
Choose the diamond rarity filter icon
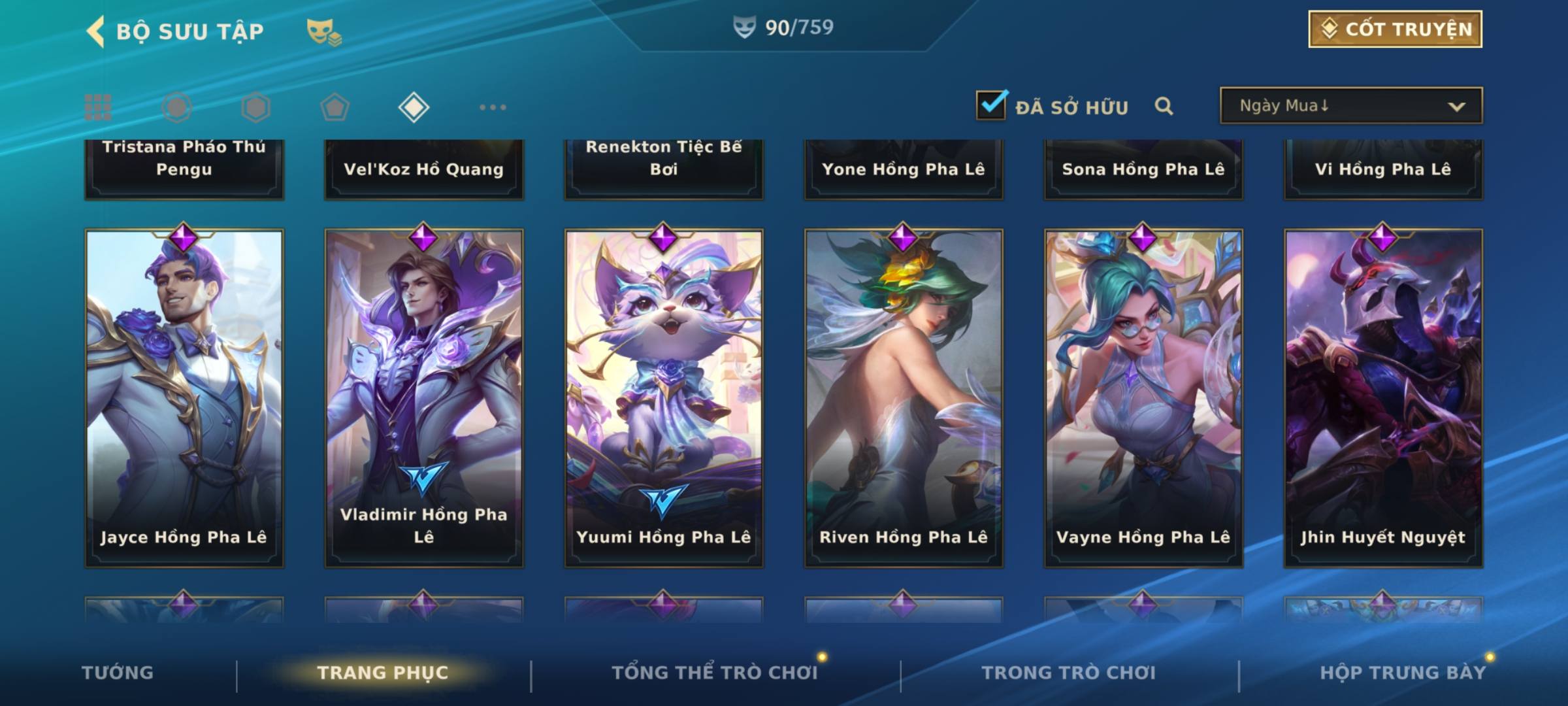pos(414,107)
